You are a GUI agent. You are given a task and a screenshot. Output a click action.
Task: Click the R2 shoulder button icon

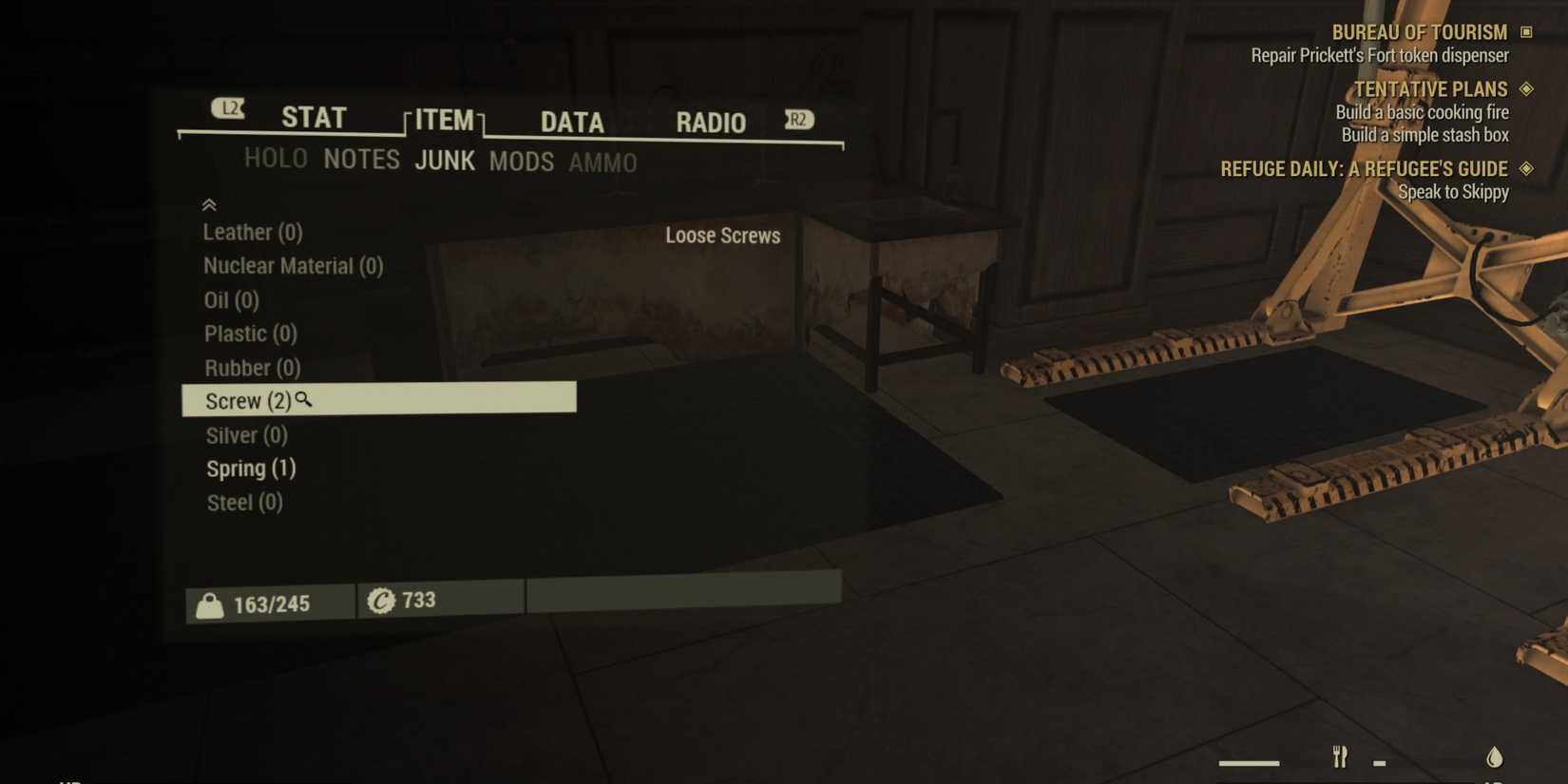[x=799, y=119]
